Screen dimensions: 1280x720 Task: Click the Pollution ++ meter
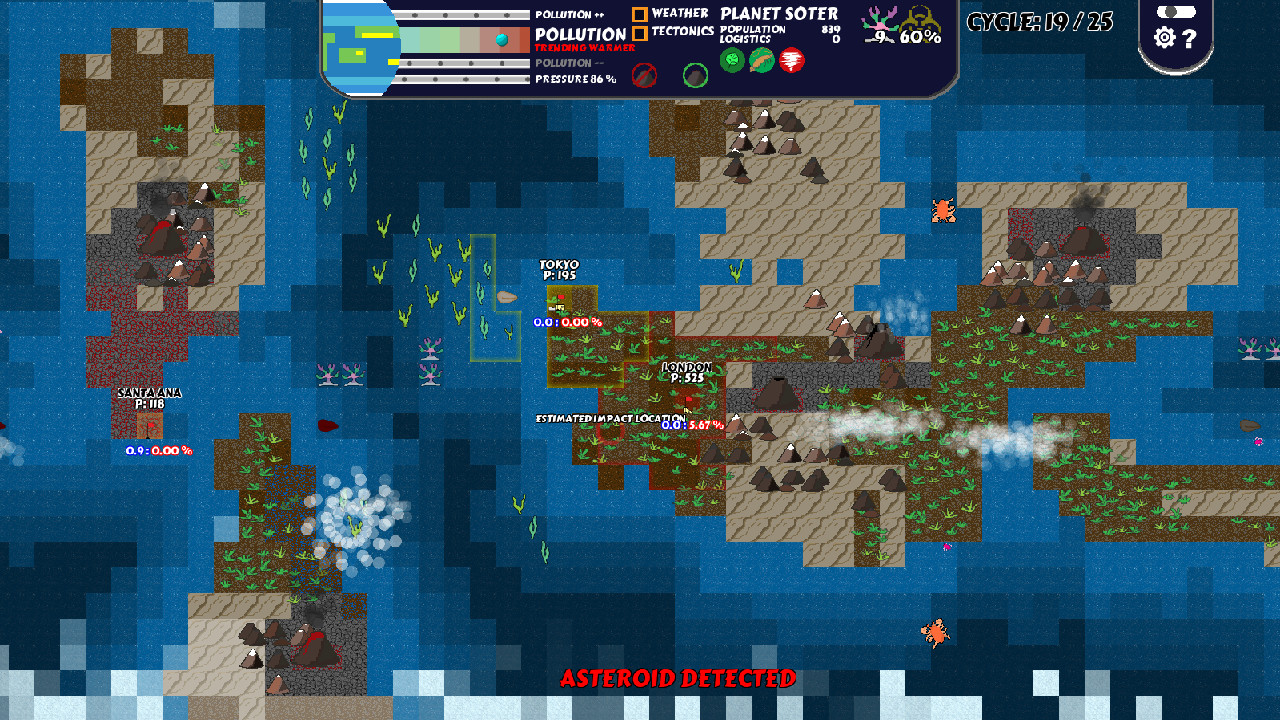pos(465,14)
